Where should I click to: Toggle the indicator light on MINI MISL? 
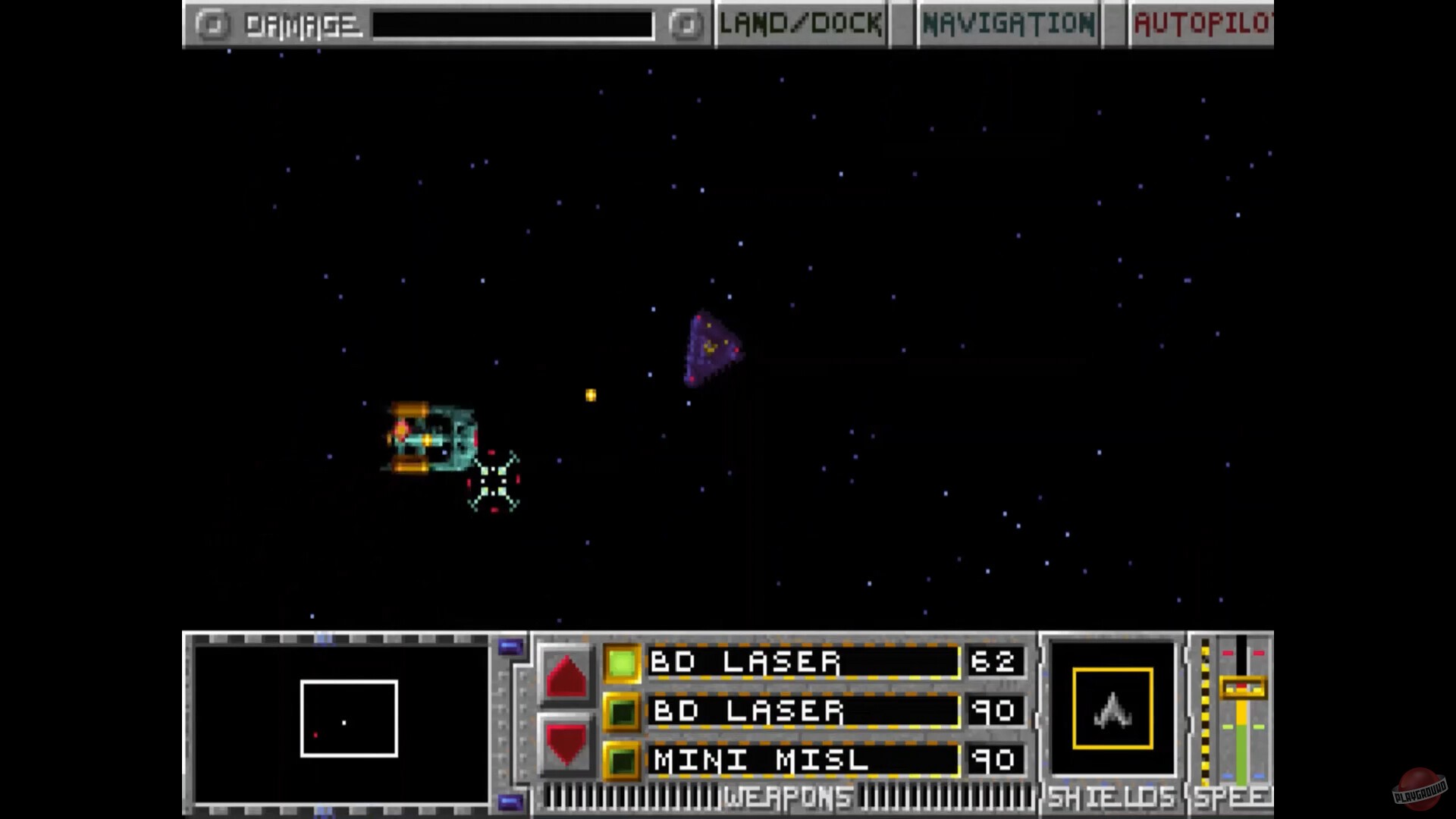point(622,761)
